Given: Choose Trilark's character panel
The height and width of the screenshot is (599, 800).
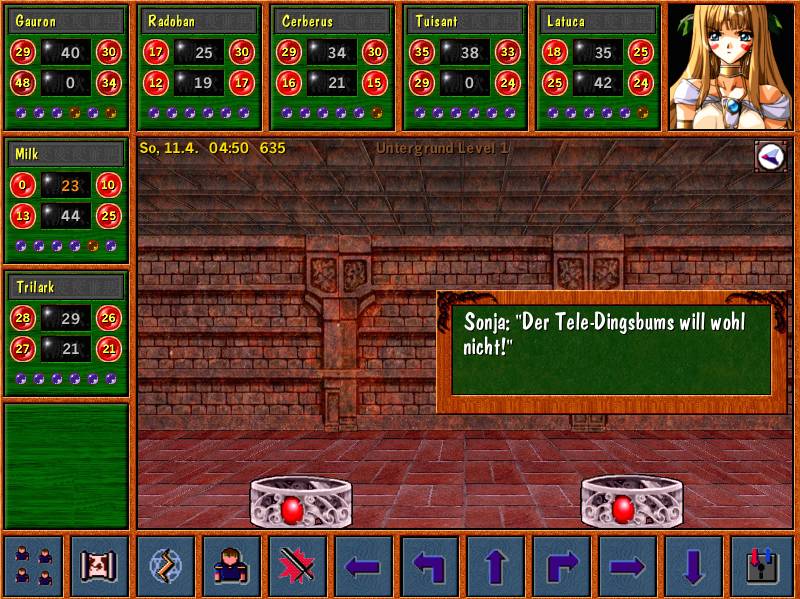Looking at the screenshot, I should [x=67, y=333].
